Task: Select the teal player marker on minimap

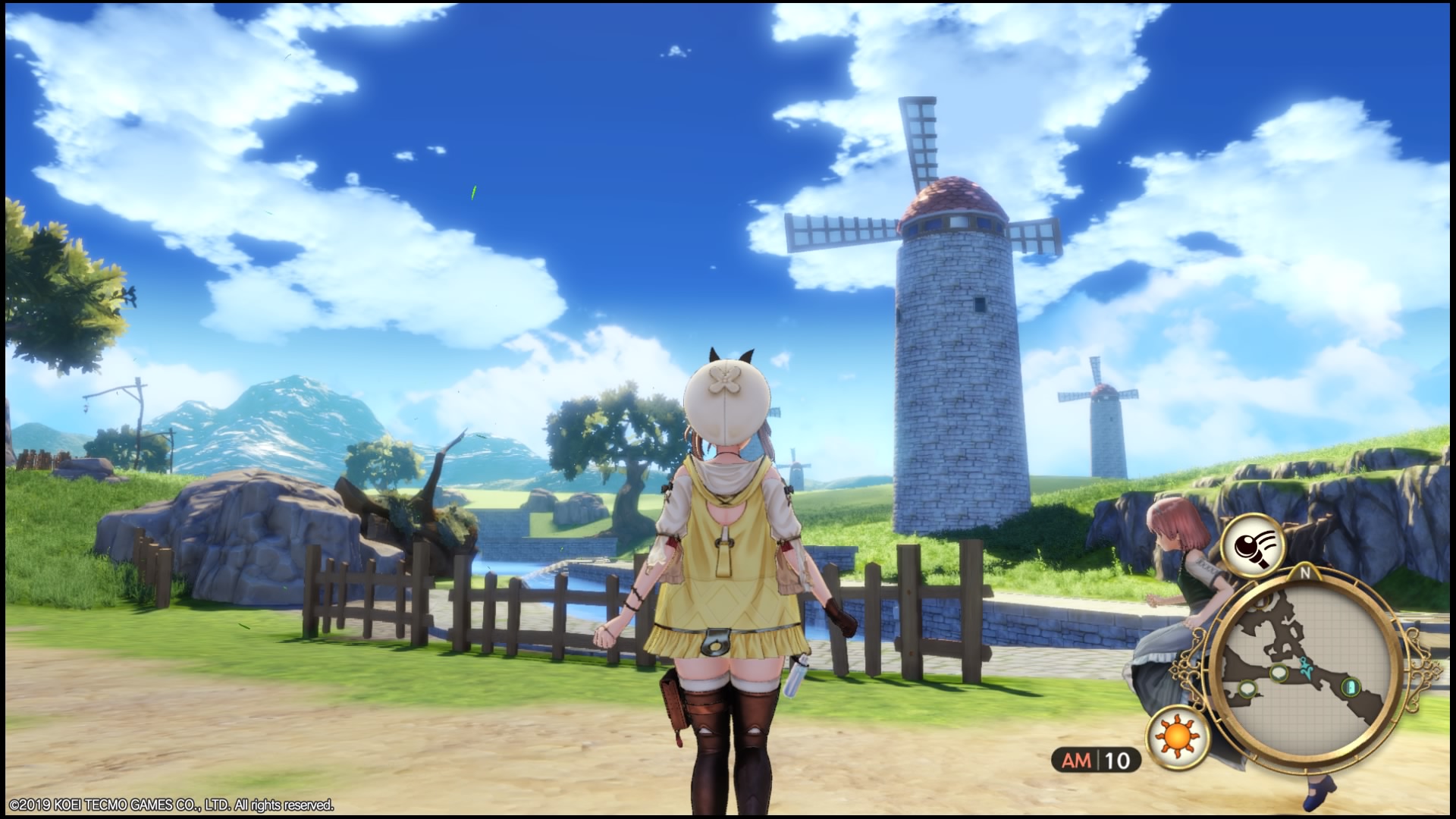Action: click(x=1305, y=667)
